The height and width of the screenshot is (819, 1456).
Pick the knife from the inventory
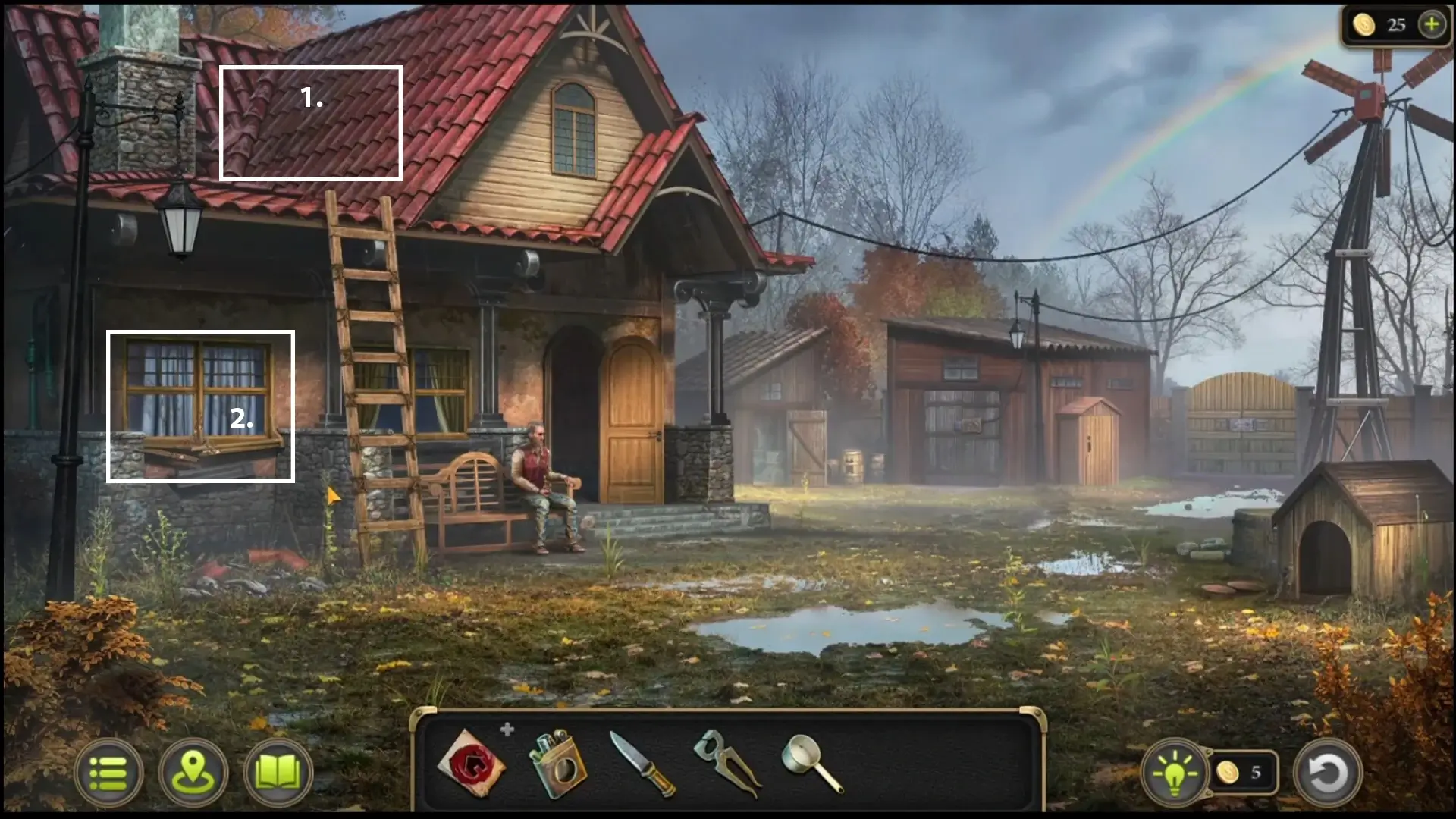643,764
